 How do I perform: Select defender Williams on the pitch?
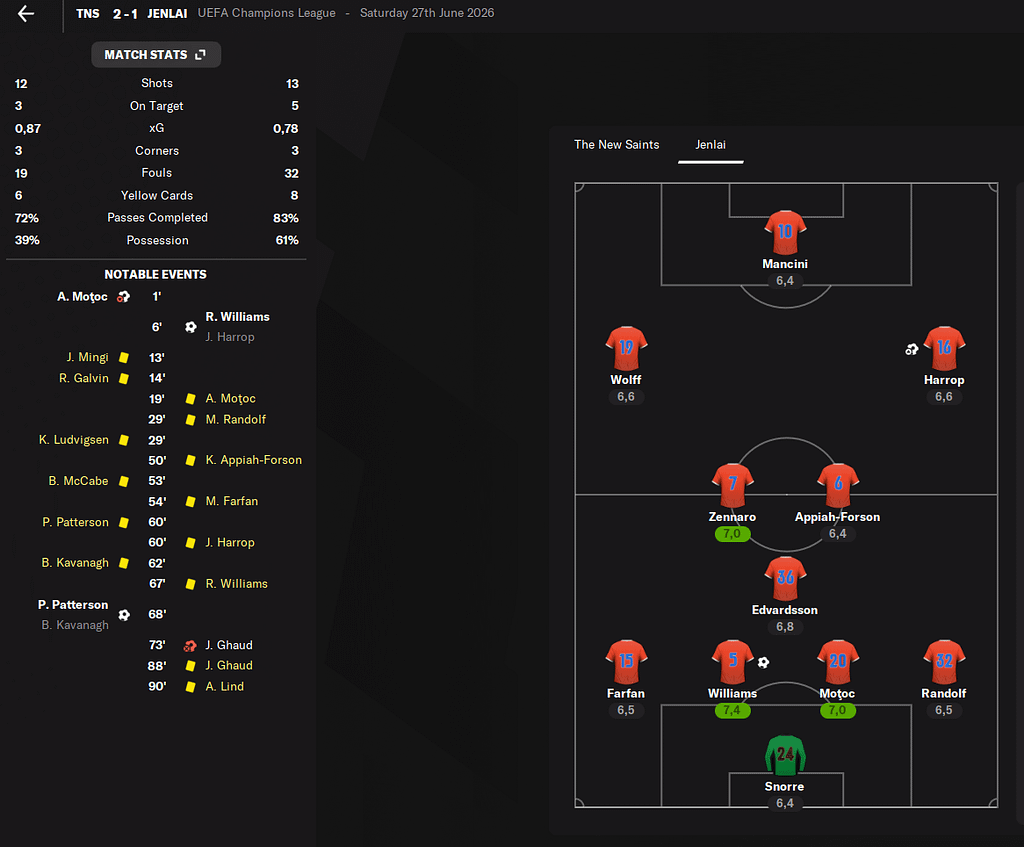pos(733,662)
